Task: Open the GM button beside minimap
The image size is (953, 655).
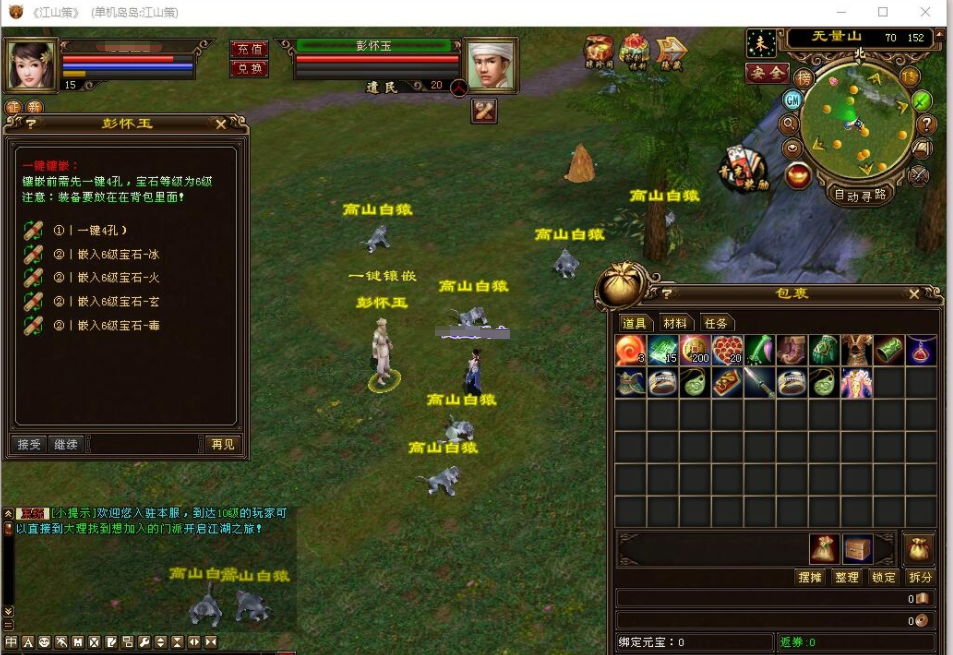Action: 792,99
